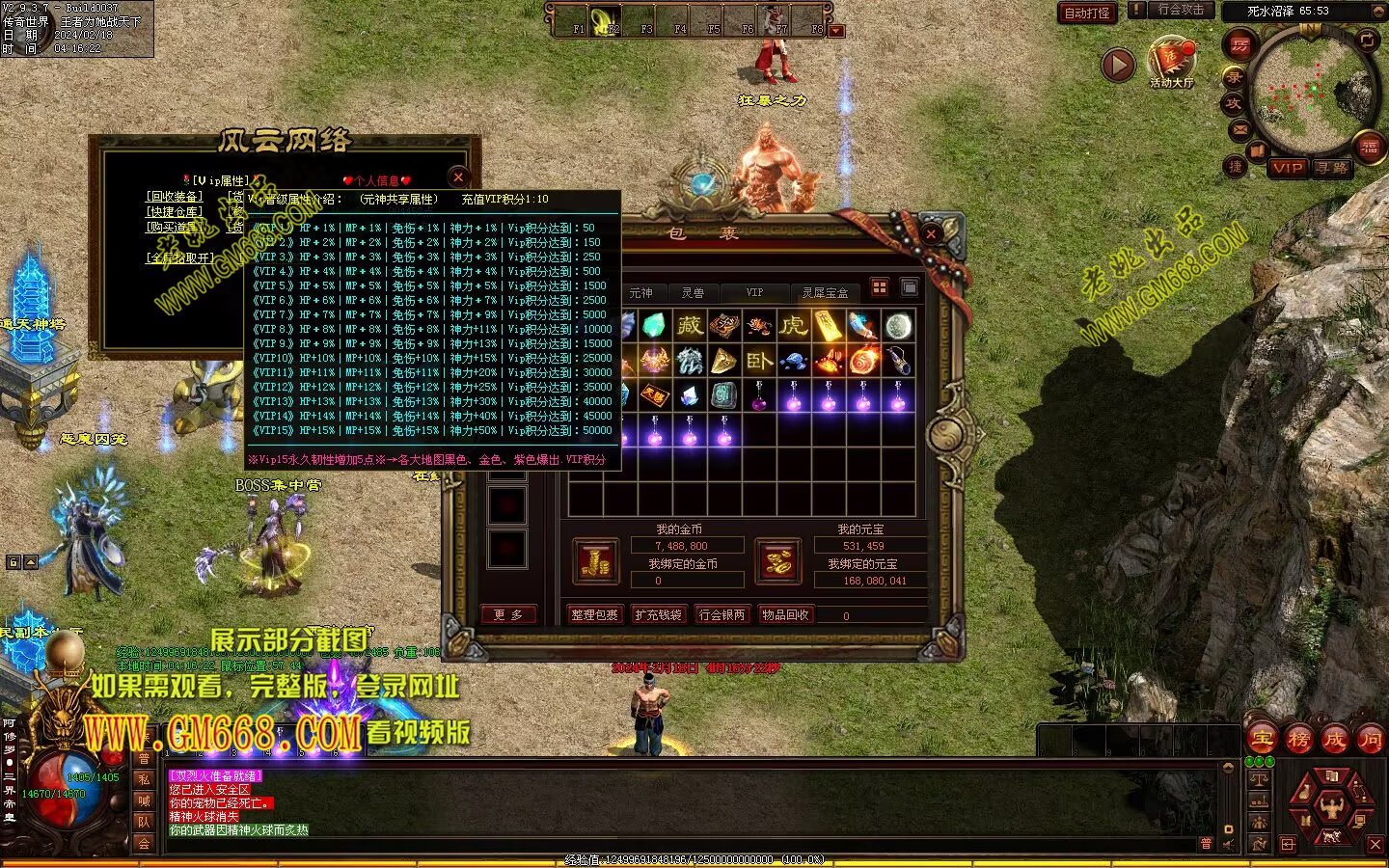Screen dimensions: 1389x868
Task: Click the 扩充钱袋 button
Action: (x=658, y=614)
